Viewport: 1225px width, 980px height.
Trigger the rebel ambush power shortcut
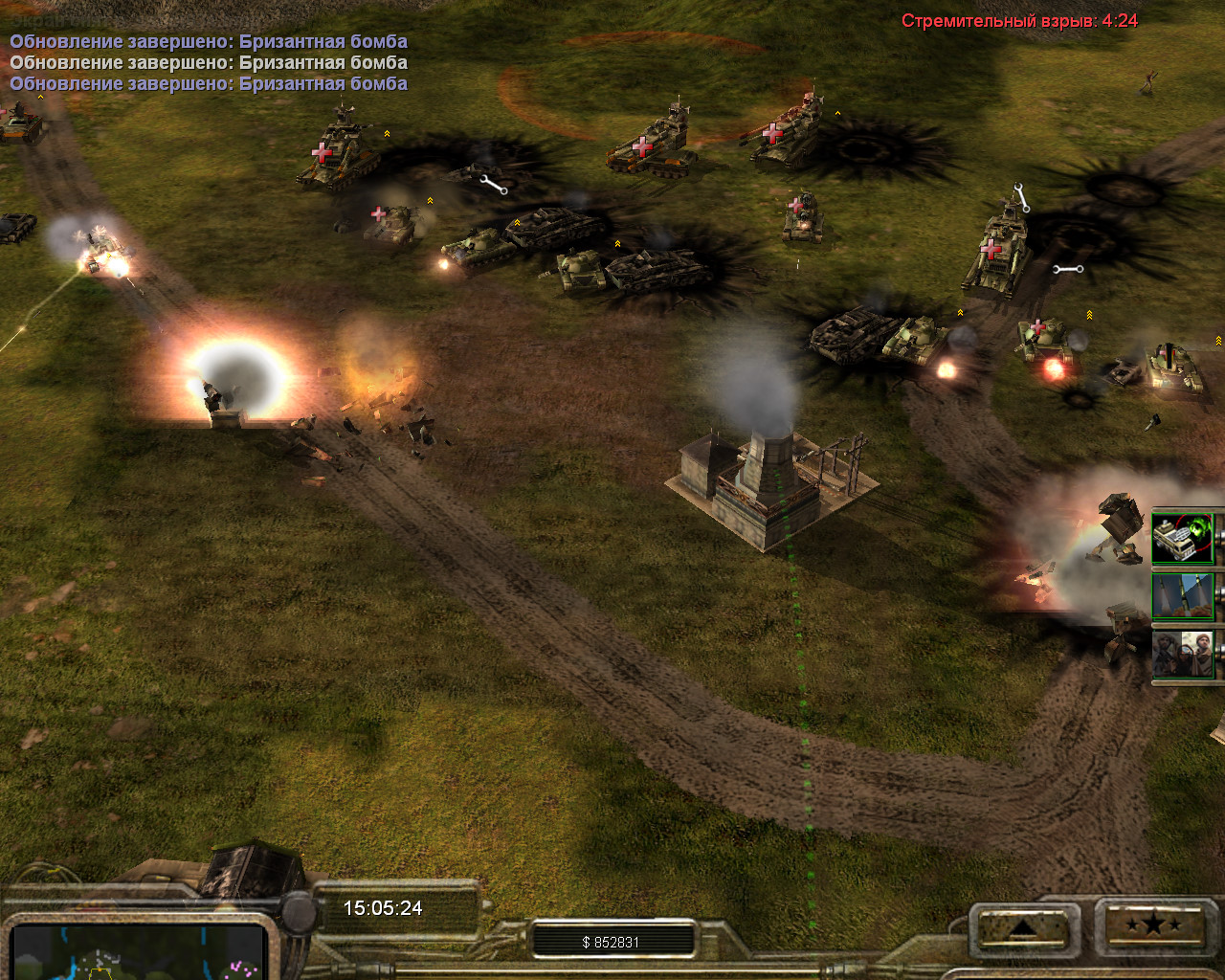pos(1183,655)
